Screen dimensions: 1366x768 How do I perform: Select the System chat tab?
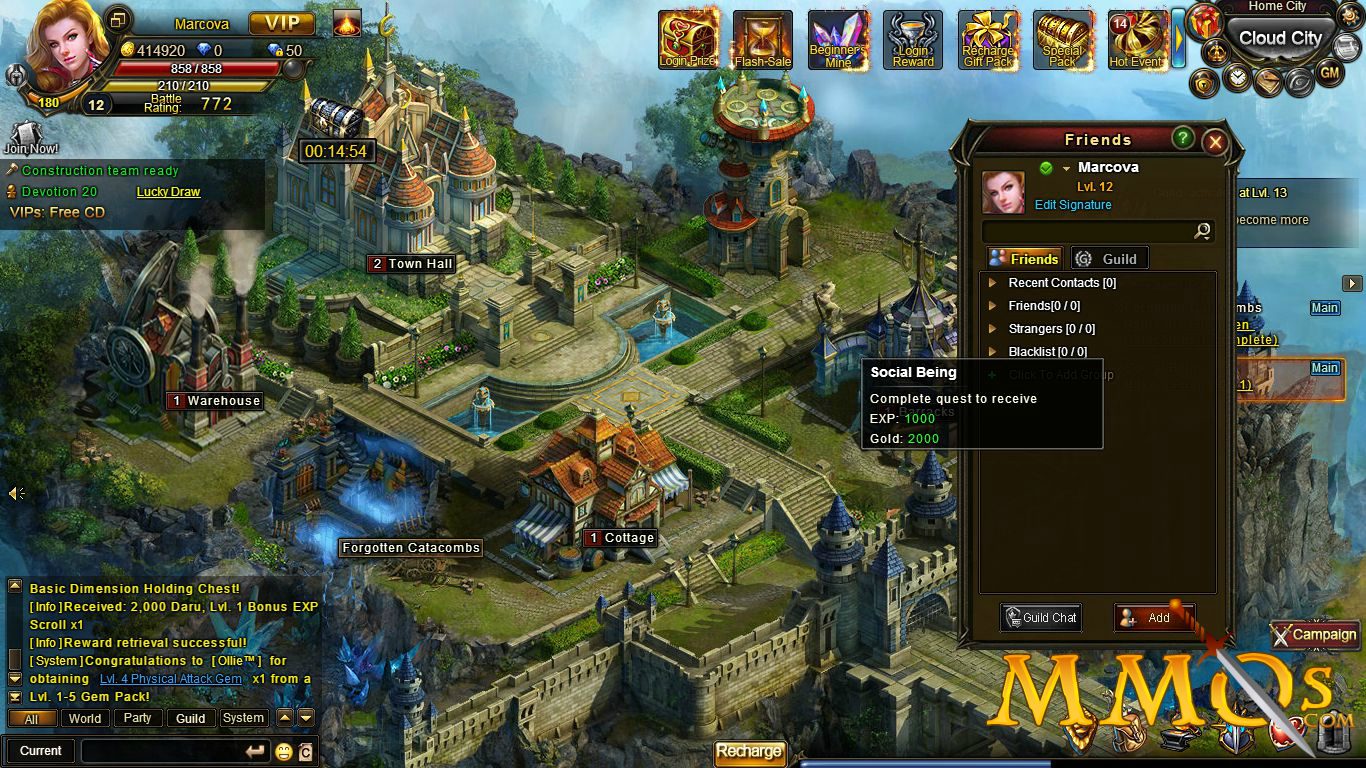243,718
